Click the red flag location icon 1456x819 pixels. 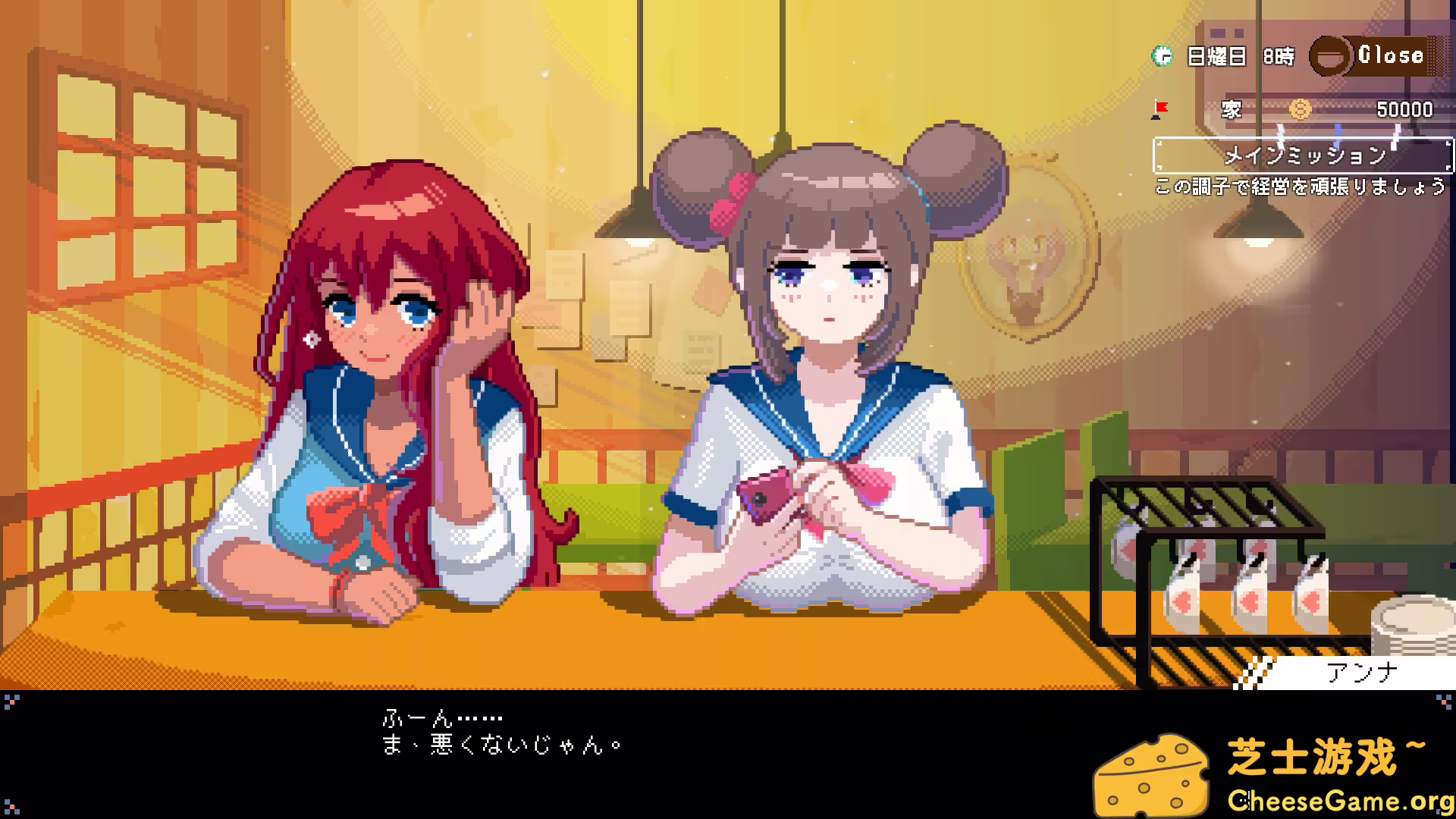[x=1158, y=108]
